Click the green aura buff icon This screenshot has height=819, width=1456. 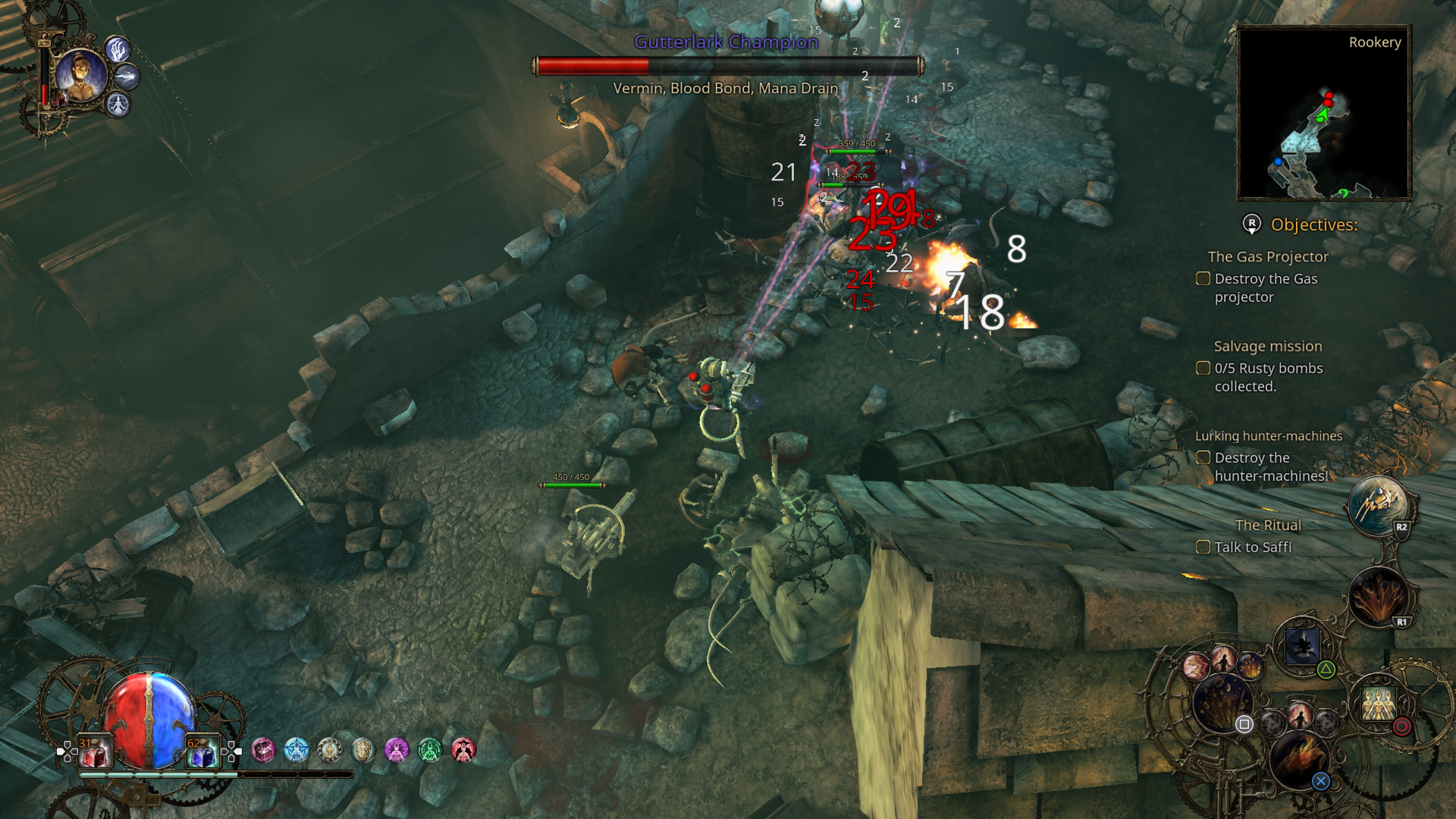coord(430,749)
